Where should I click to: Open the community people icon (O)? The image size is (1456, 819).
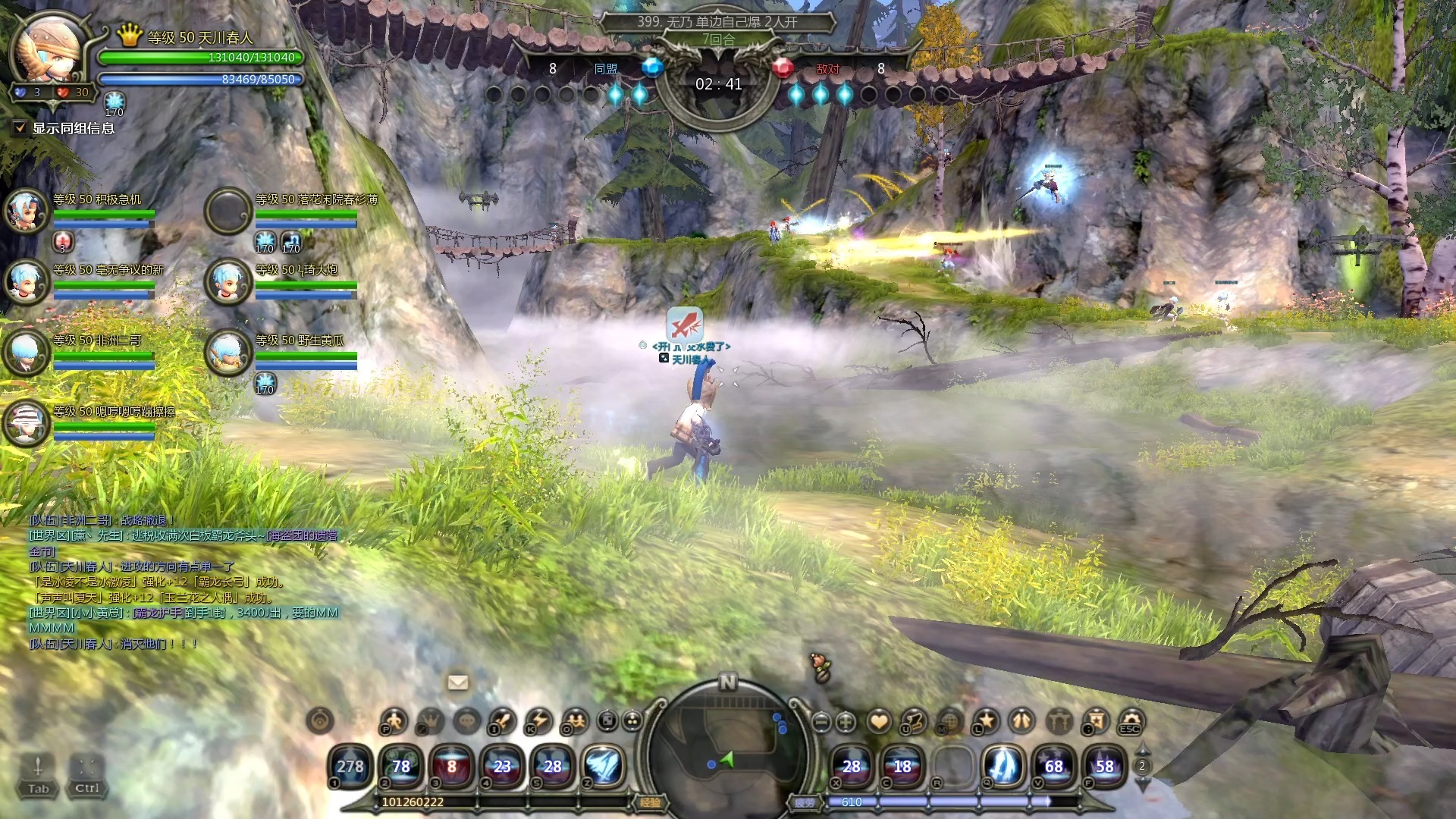575,720
